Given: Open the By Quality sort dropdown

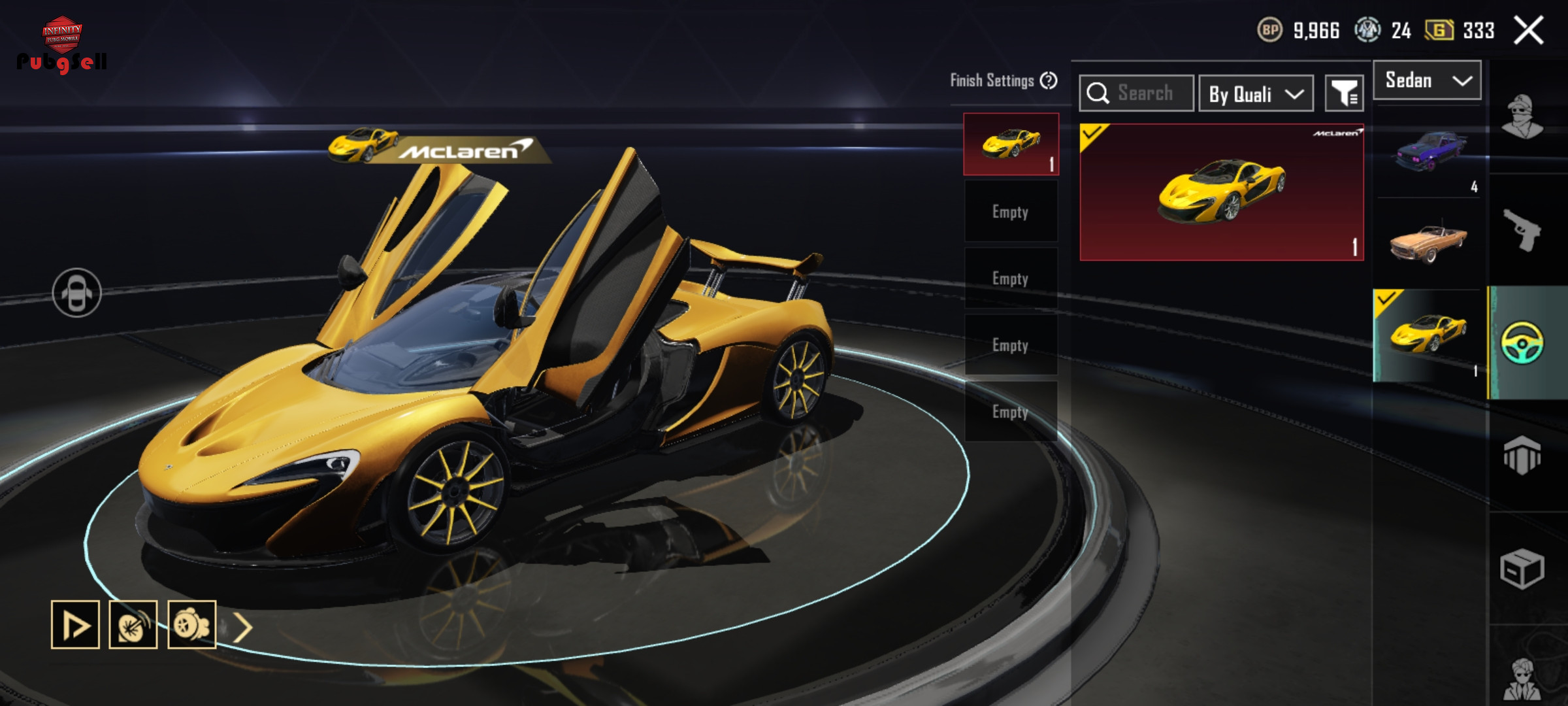Looking at the screenshot, I should [1256, 93].
